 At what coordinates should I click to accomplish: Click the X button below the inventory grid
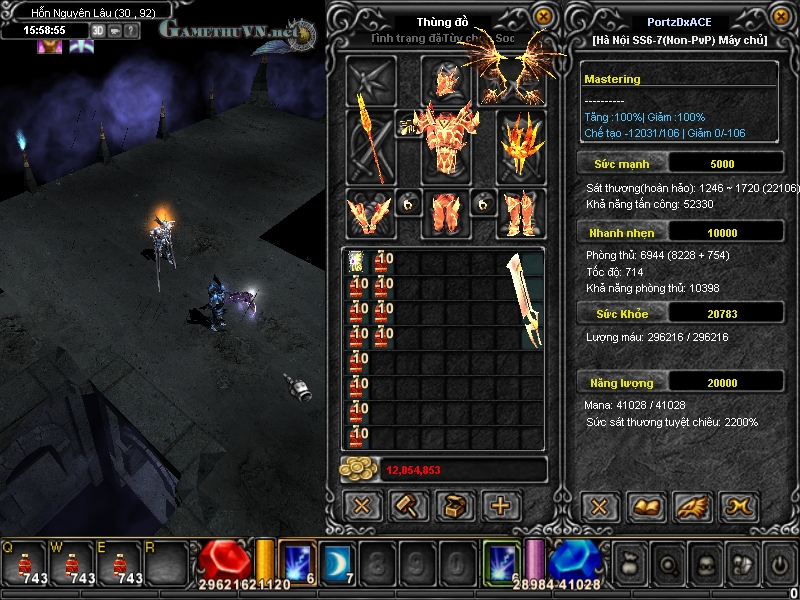(362, 506)
